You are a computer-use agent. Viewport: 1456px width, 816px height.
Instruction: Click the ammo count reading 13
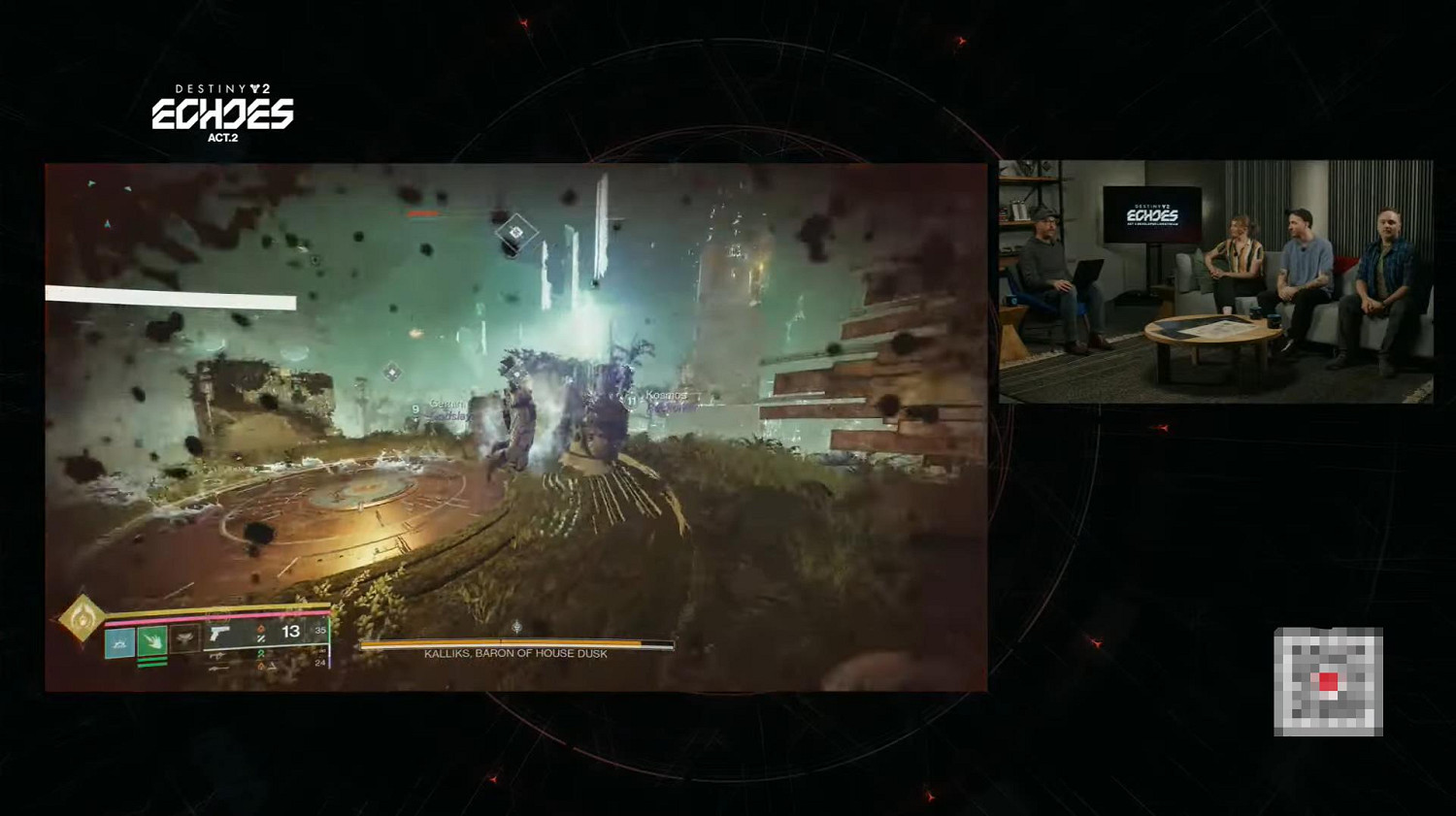click(289, 632)
